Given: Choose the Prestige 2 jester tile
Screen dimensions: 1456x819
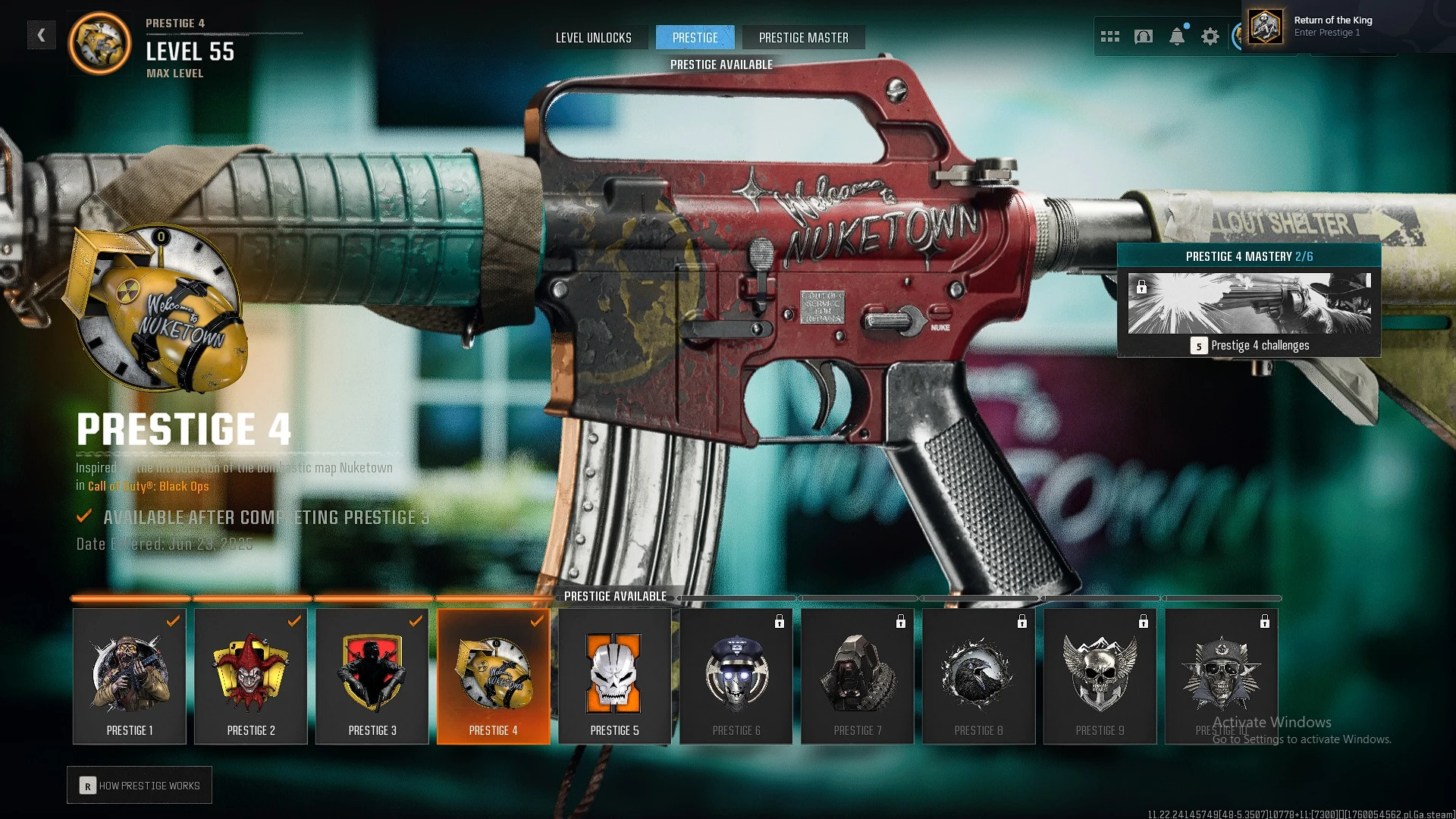Looking at the screenshot, I should pyautogui.click(x=251, y=676).
